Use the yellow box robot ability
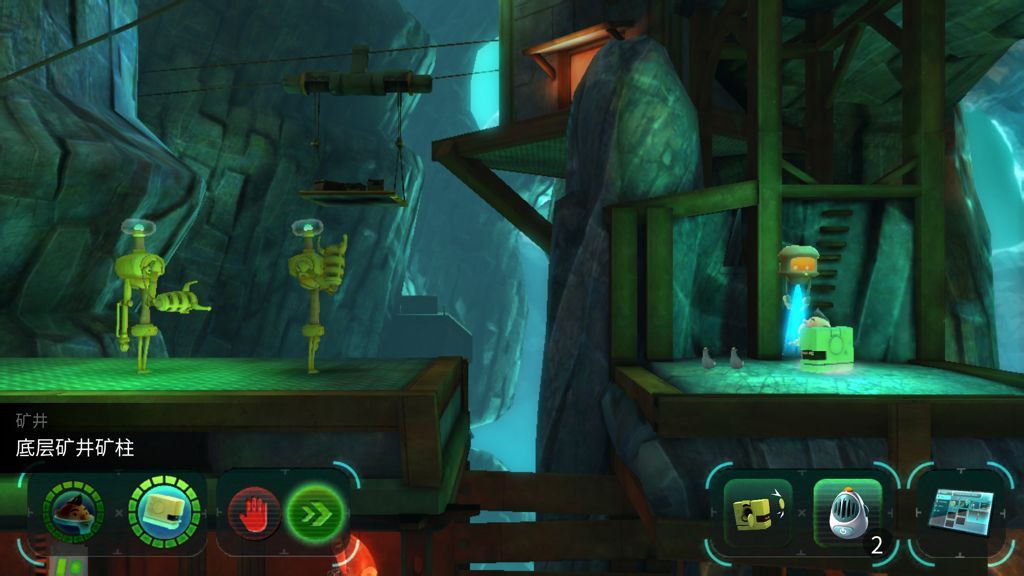Image resolution: width=1024 pixels, height=576 pixels. tap(758, 514)
